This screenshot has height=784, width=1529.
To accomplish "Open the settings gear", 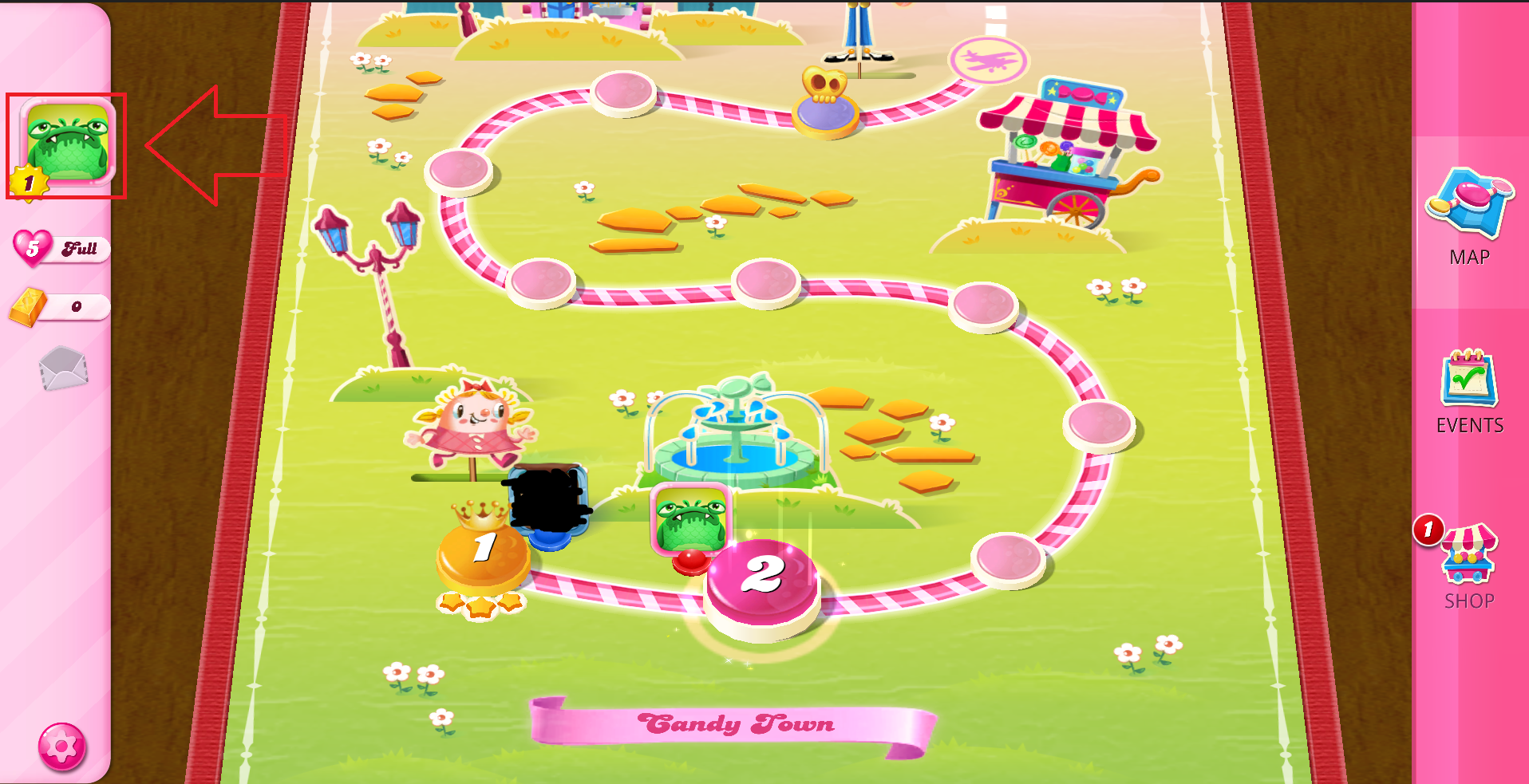I will 64,747.
